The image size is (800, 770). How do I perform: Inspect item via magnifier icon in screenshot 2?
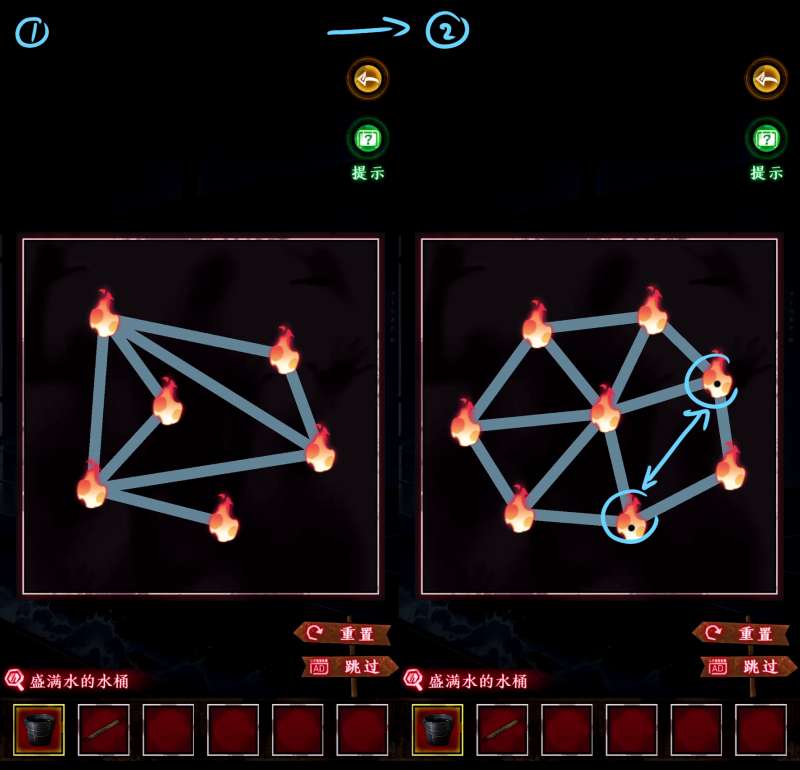click(x=413, y=680)
